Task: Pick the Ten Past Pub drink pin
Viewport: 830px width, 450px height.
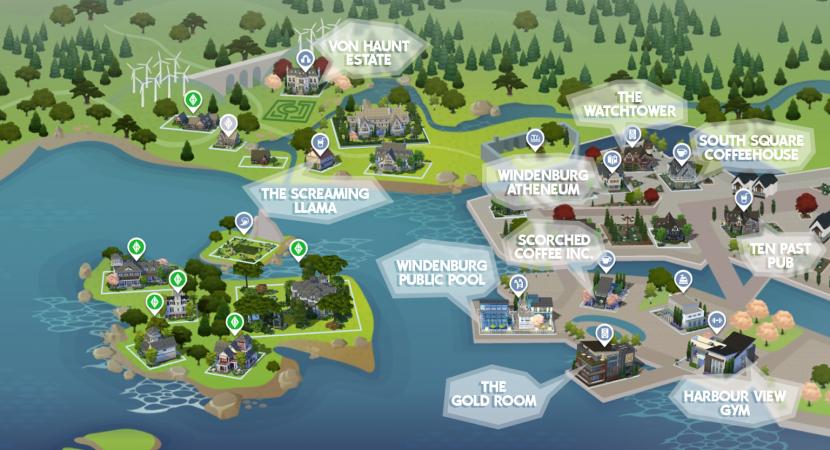Action: pyautogui.click(x=743, y=198)
